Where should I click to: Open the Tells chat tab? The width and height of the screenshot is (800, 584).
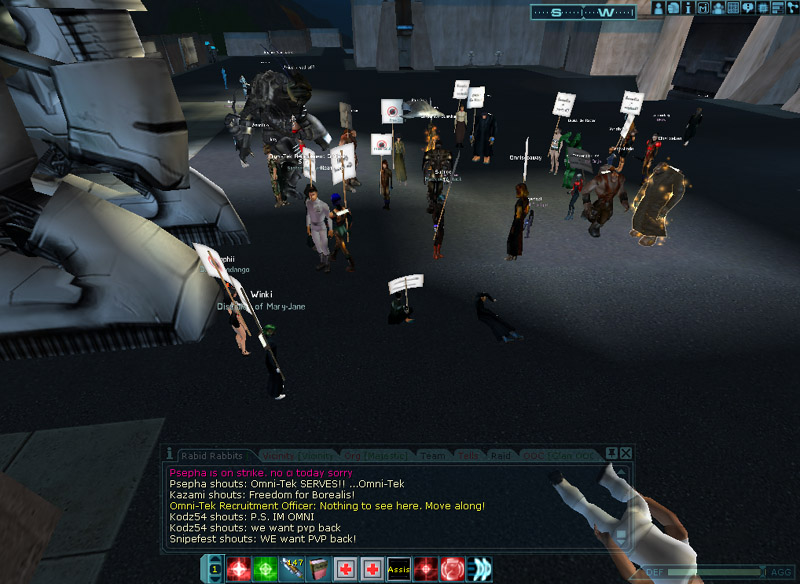click(x=468, y=456)
